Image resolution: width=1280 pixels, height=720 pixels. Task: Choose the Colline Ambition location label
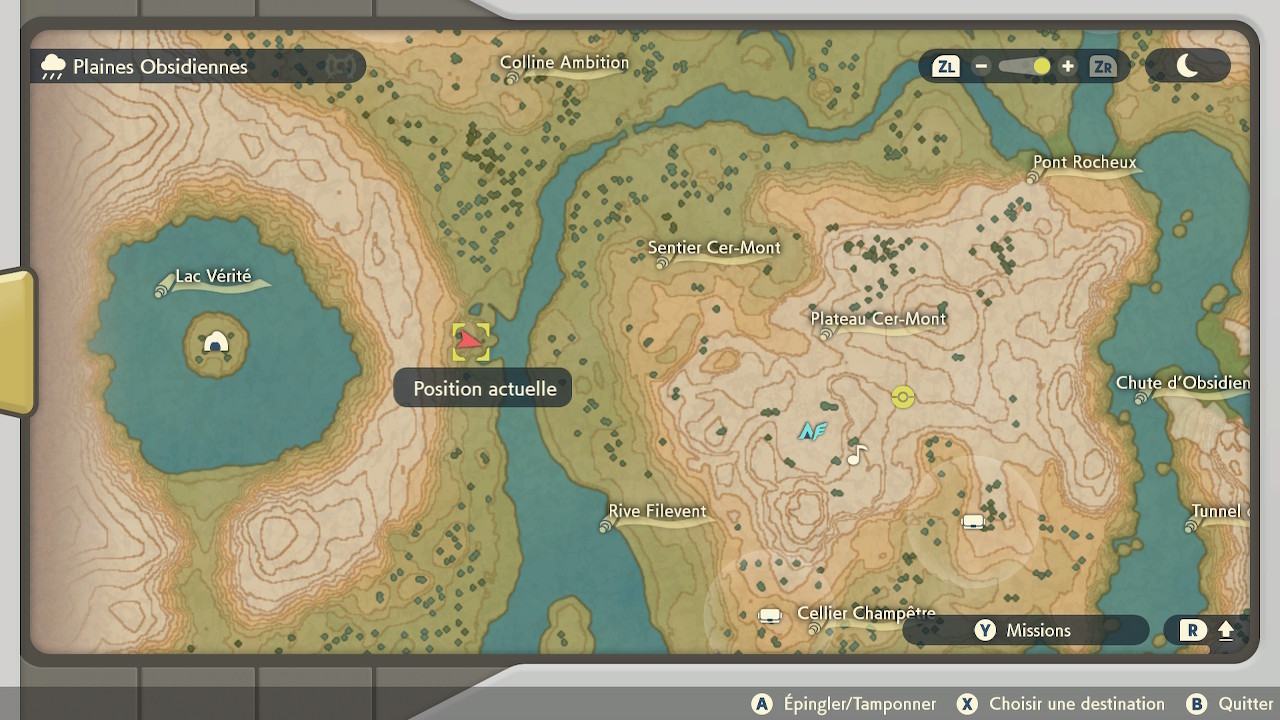[x=564, y=63]
